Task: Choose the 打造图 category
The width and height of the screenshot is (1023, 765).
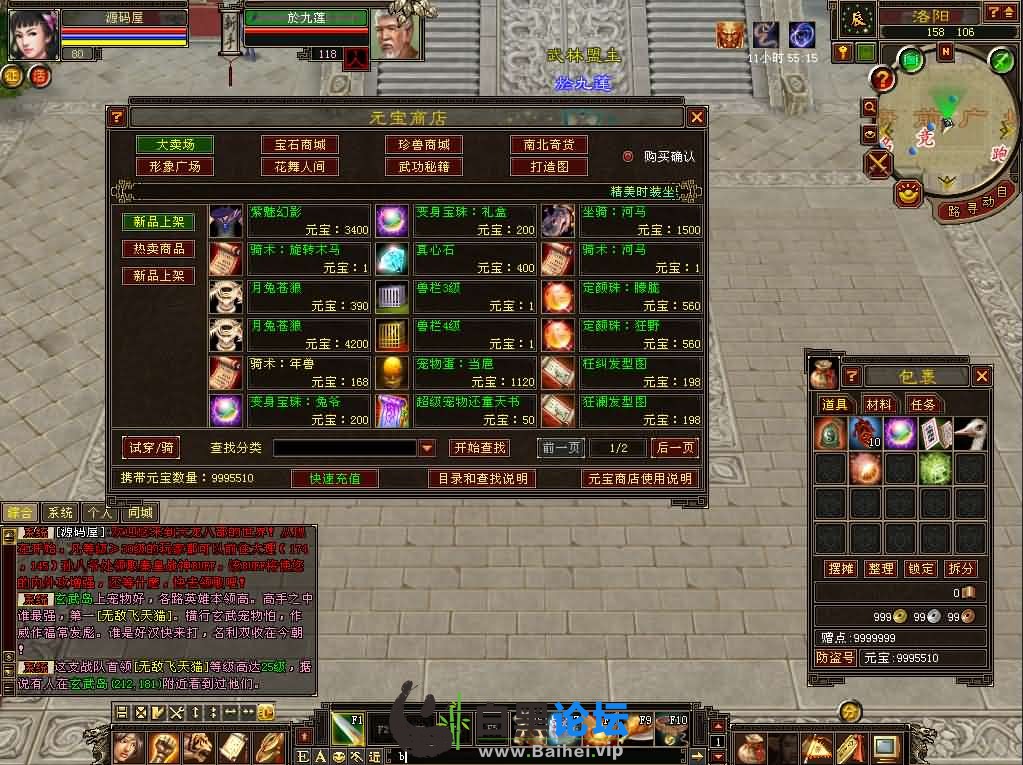Action: point(548,167)
